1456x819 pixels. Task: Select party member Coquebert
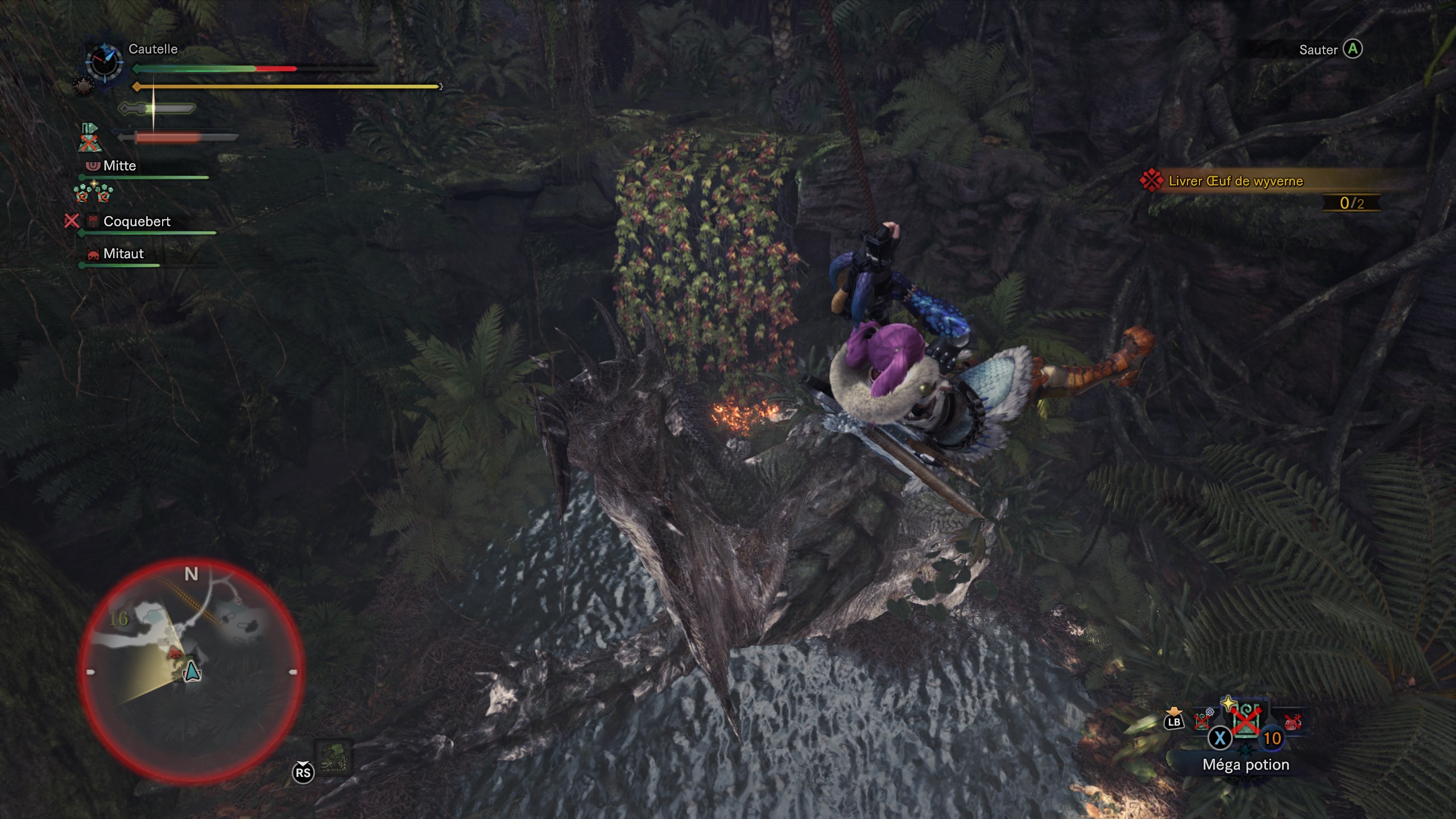pos(136,221)
